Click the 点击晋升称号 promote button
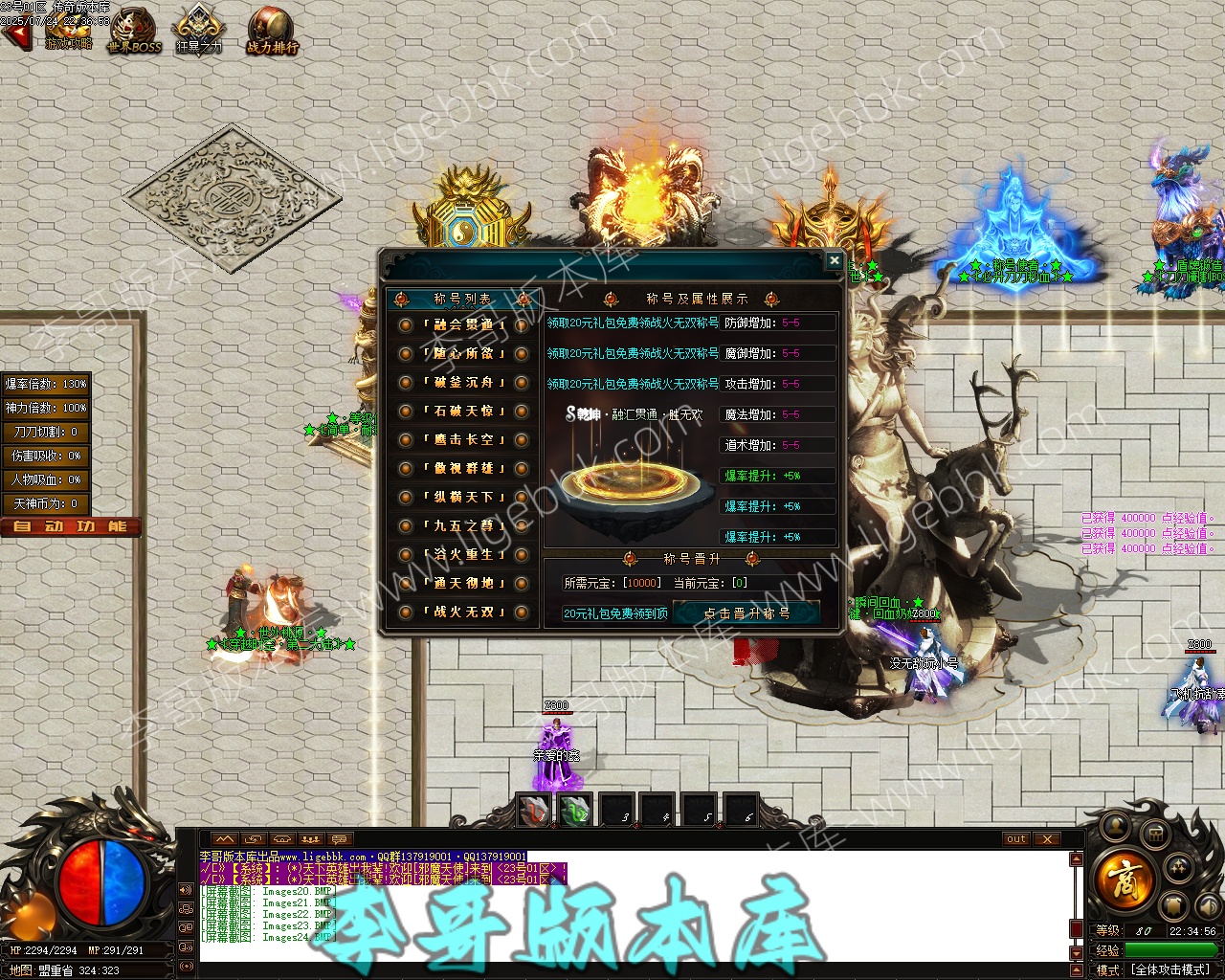 (x=746, y=613)
